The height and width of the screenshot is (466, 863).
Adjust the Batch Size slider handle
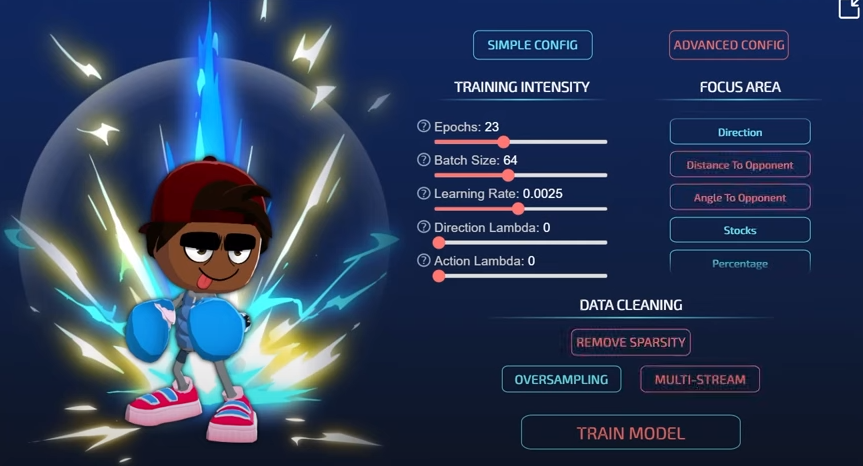point(509,175)
